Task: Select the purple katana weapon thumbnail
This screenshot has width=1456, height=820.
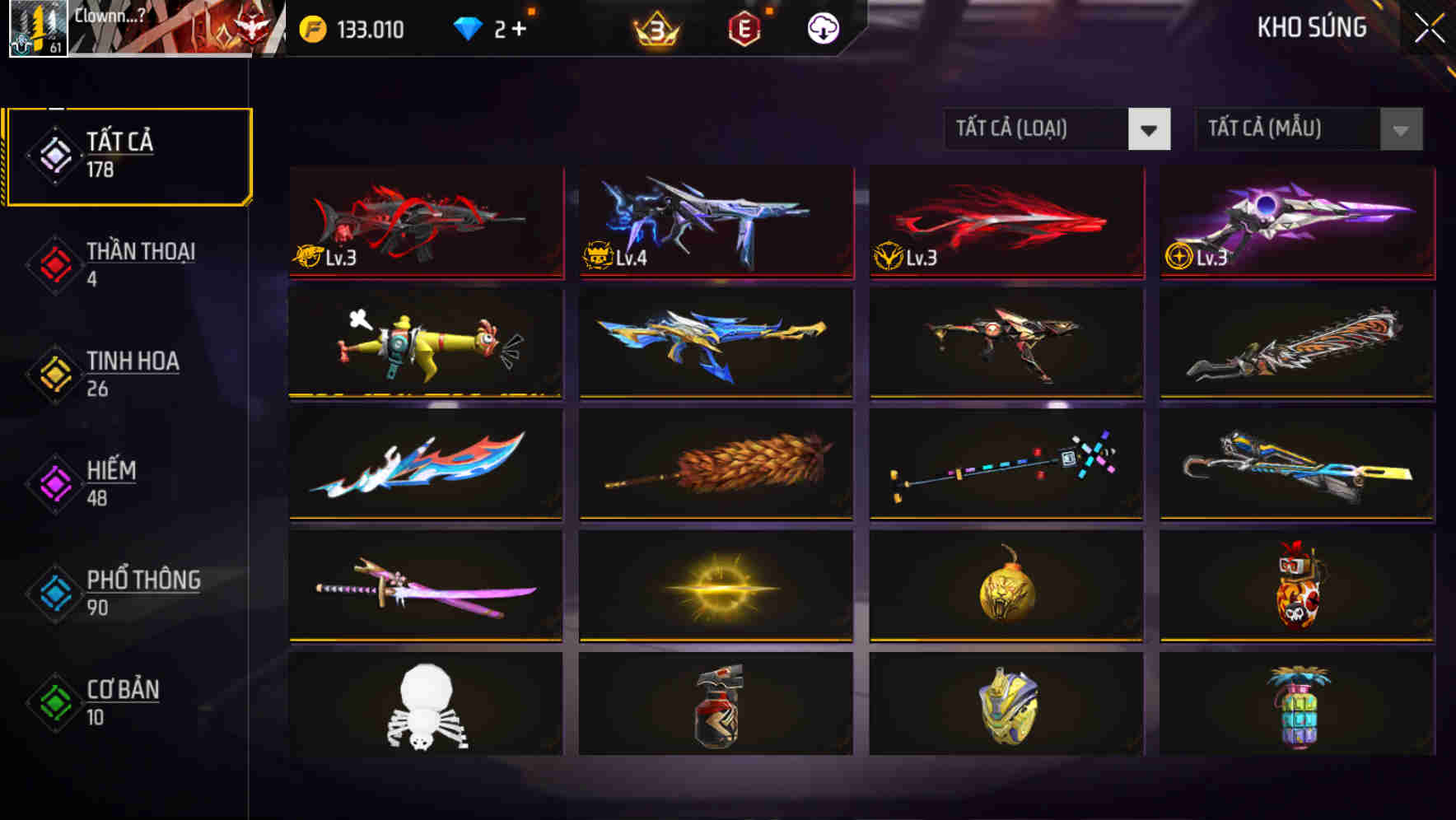Action: pos(426,586)
